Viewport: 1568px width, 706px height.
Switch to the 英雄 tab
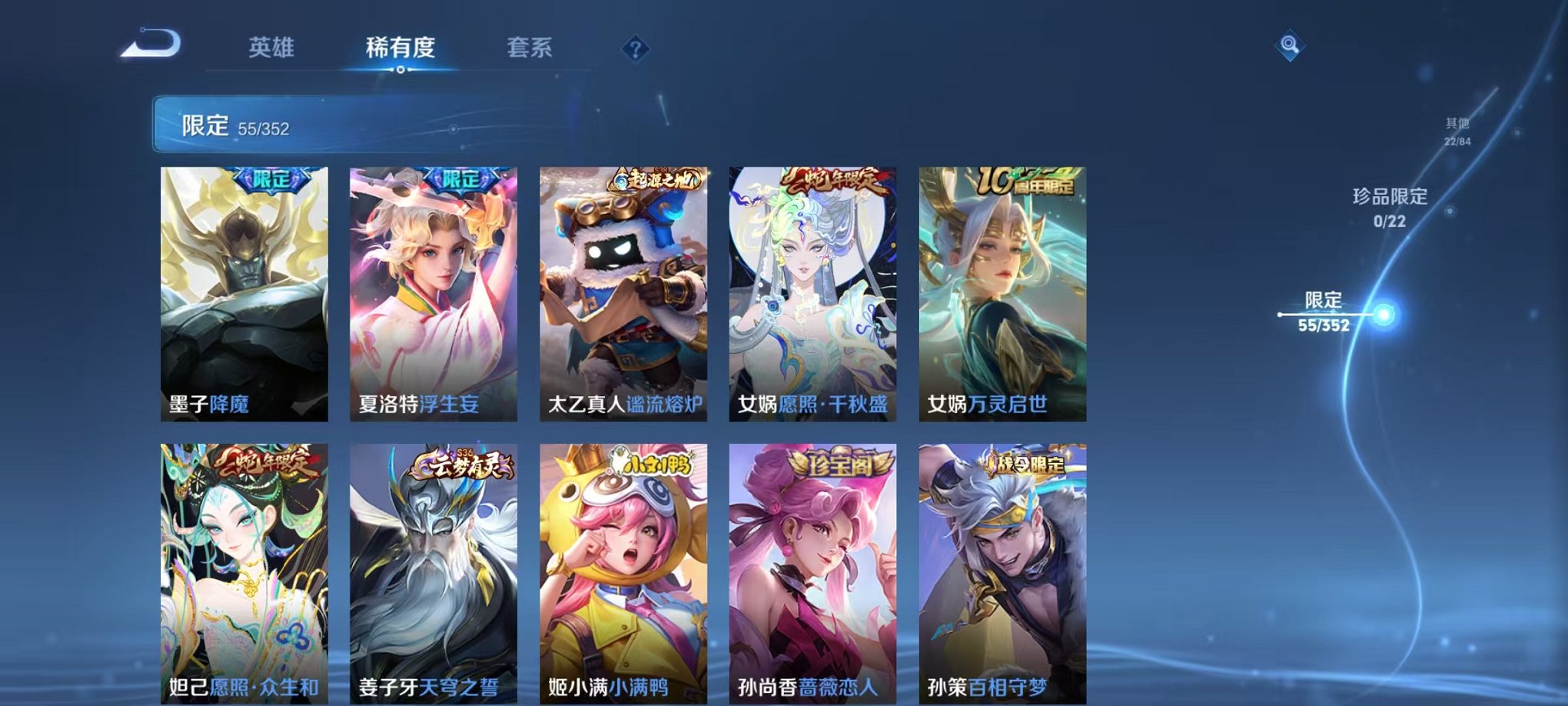tap(273, 48)
